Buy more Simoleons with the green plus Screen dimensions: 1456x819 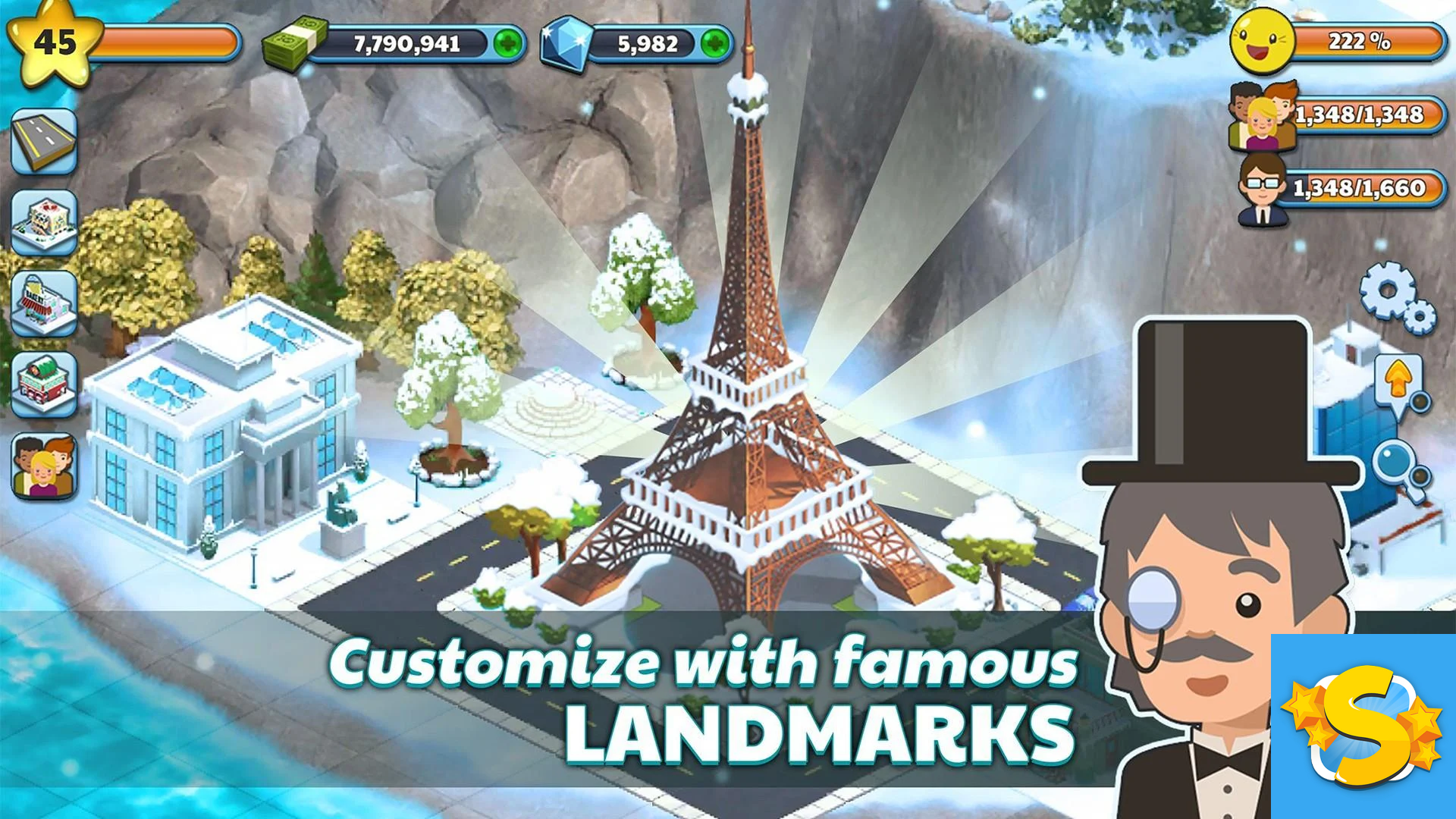[x=507, y=43]
